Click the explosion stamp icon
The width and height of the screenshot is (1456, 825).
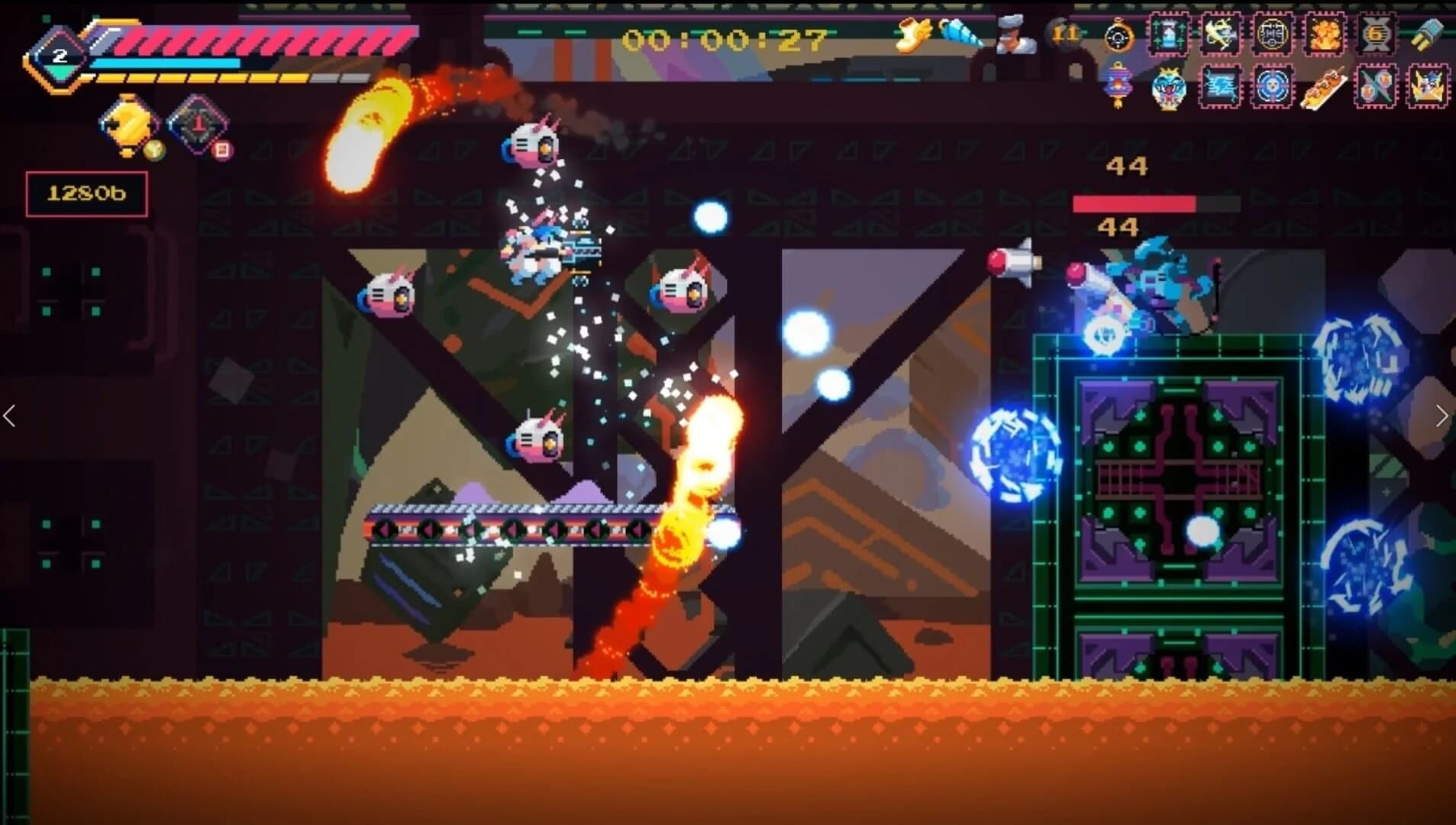tap(1324, 34)
